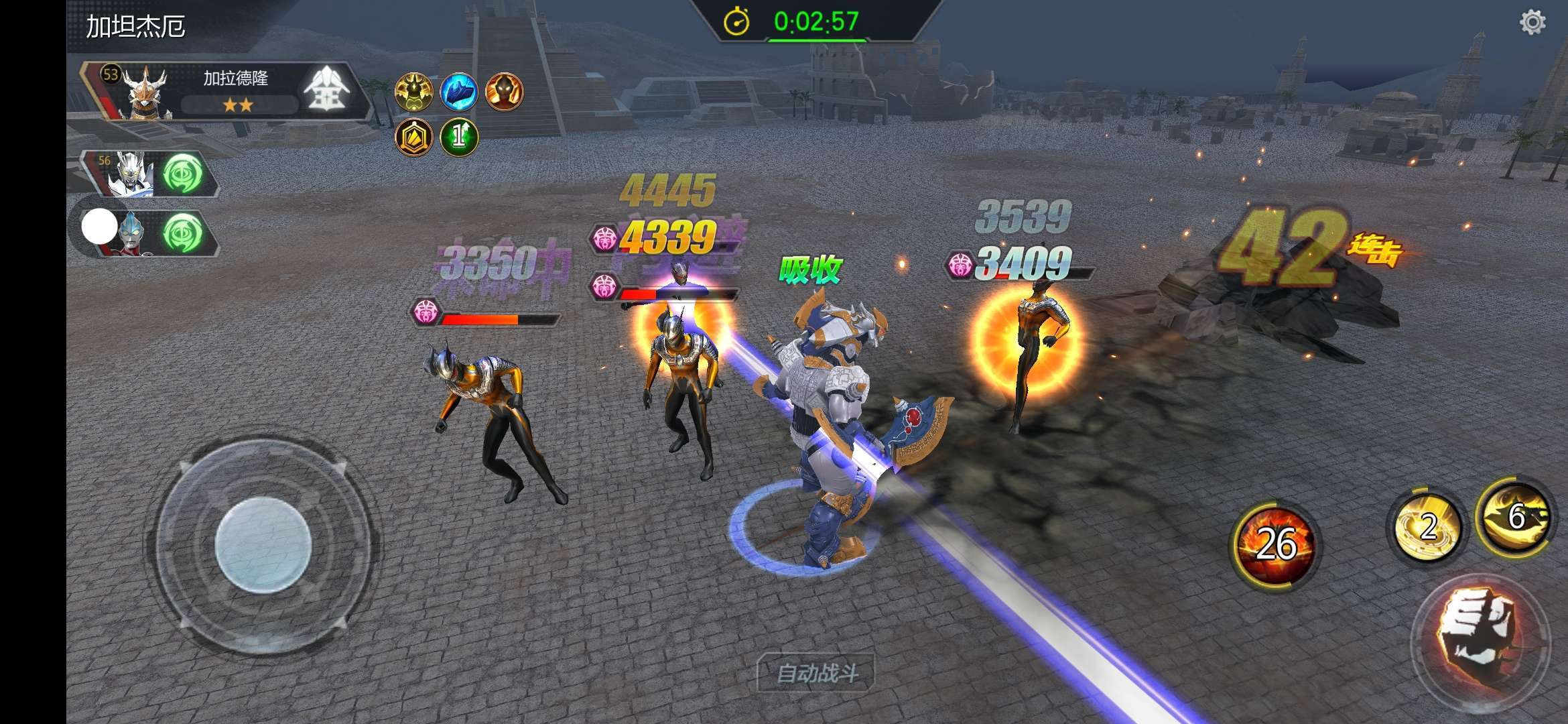This screenshot has height=724, width=1568.
Task: Touch the virtual joystick thumb pad
Action: coord(263,545)
